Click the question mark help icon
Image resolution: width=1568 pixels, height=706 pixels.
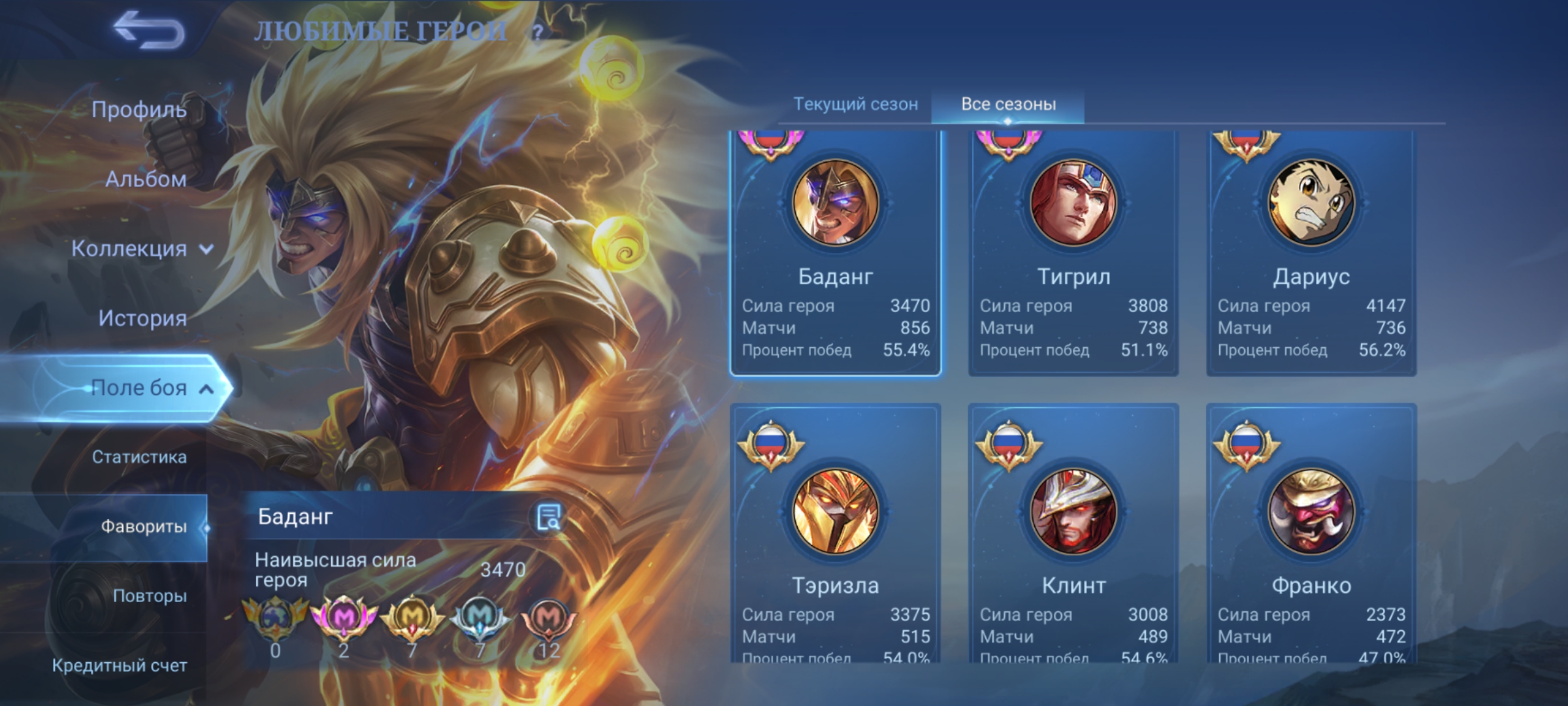click(537, 32)
